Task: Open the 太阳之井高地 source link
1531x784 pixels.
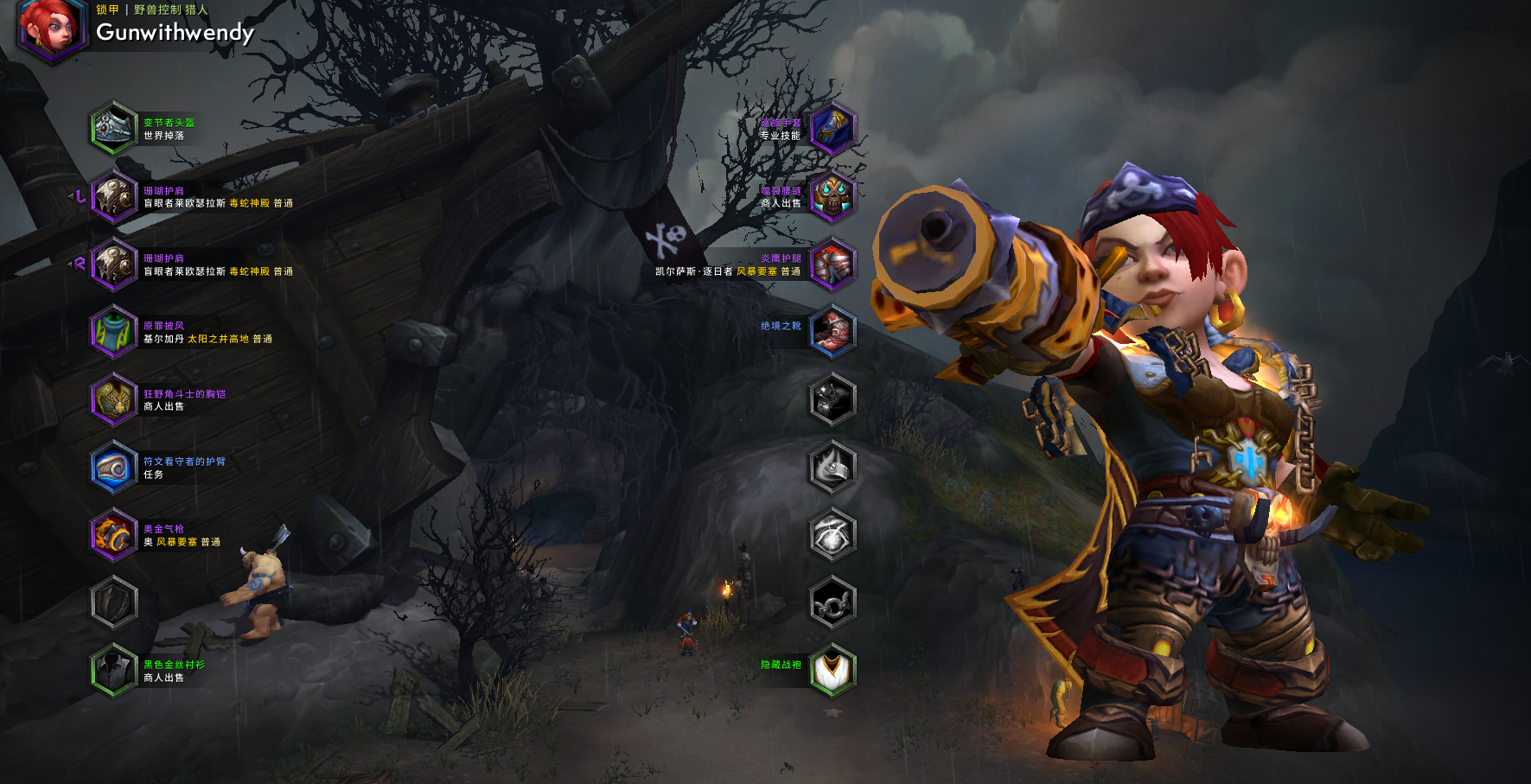Action: tap(218, 339)
